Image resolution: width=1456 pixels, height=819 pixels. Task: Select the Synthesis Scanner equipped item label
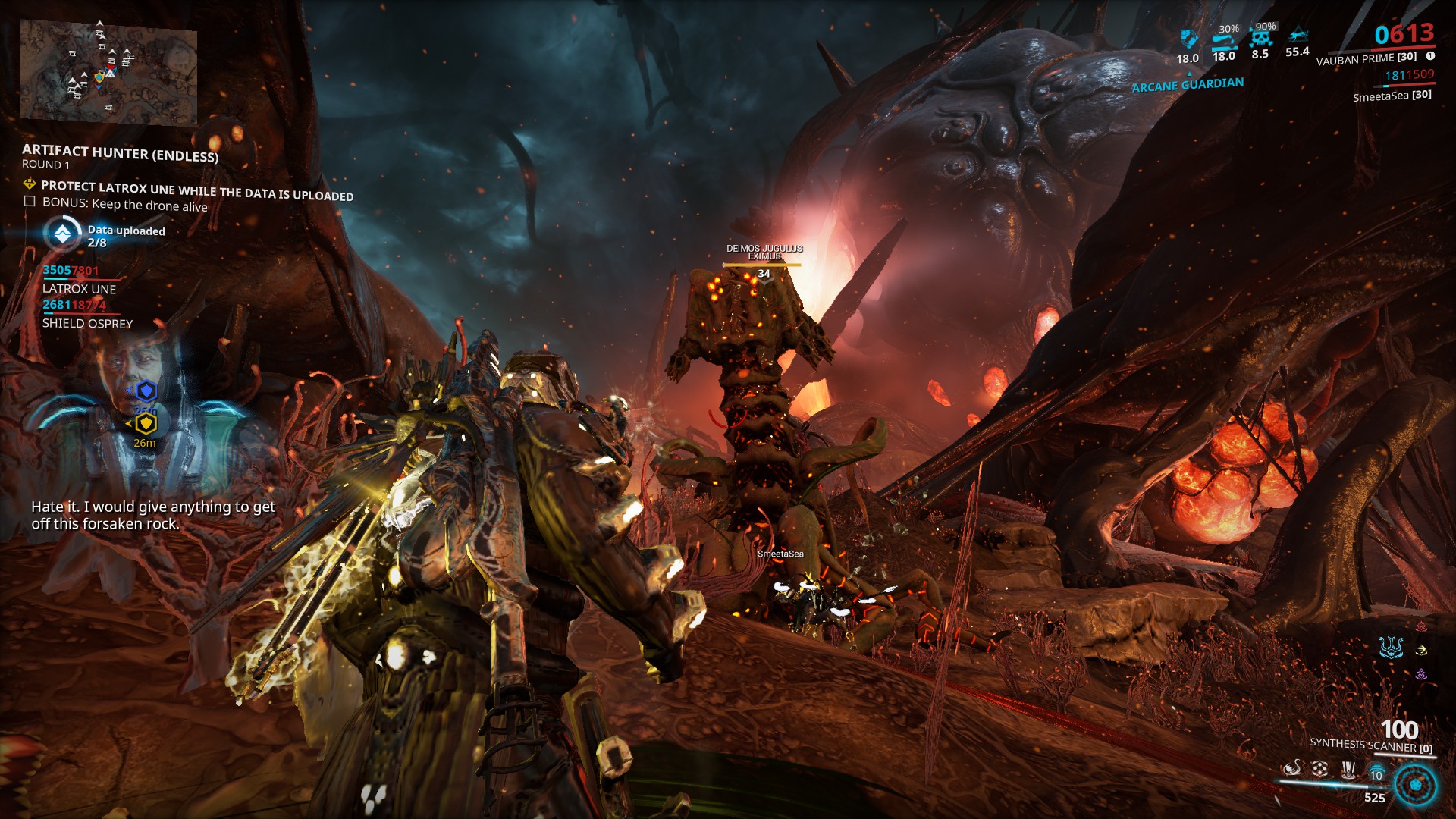pos(1371,745)
